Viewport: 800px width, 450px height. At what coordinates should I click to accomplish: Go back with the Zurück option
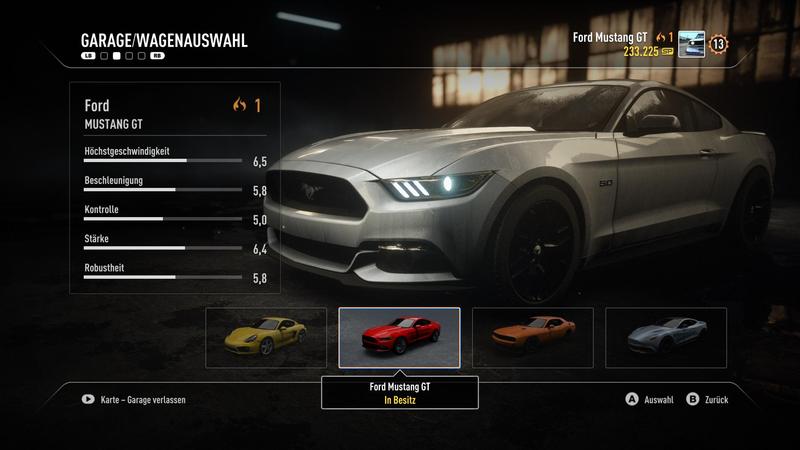(708, 399)
